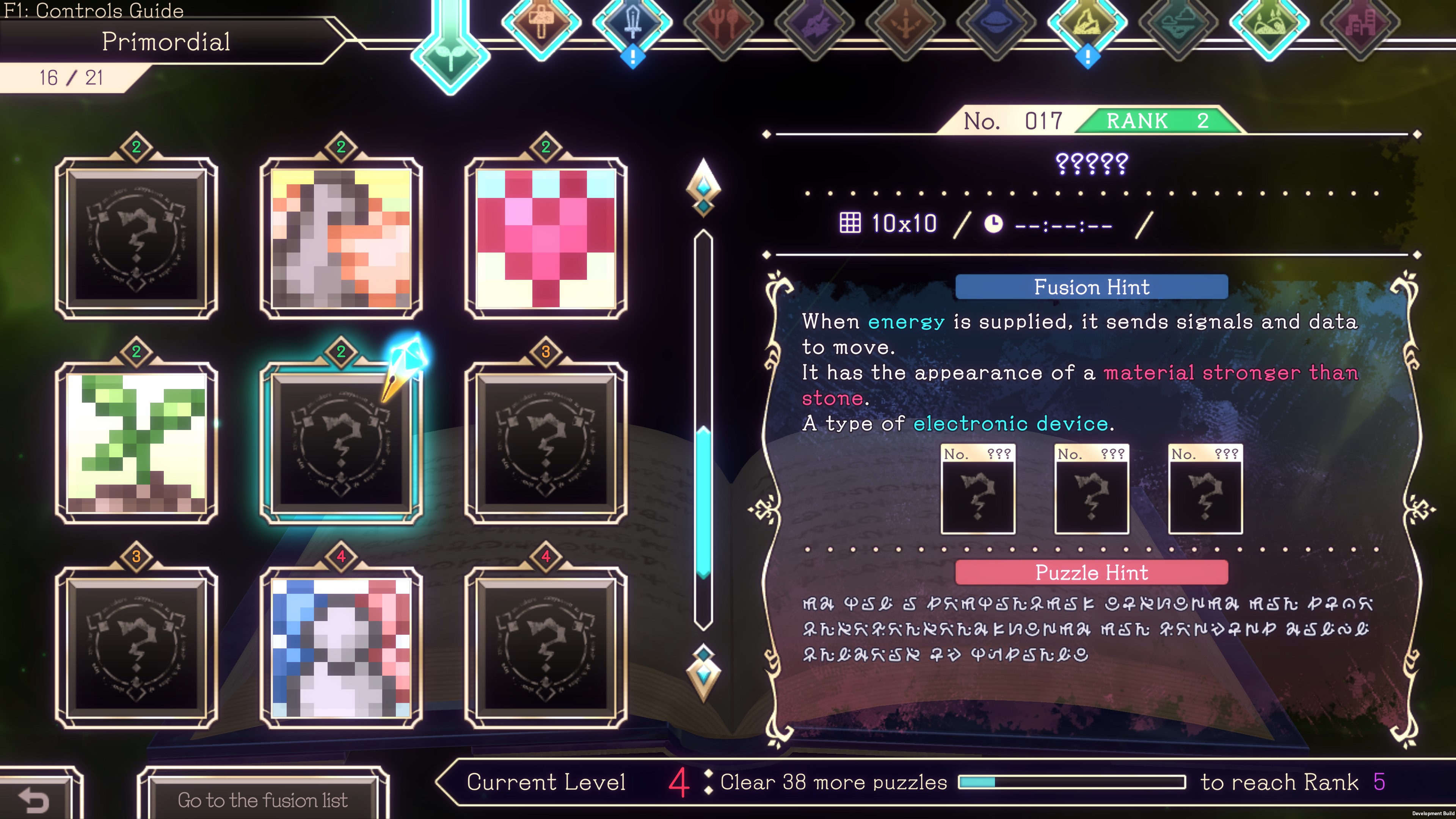Switch to the green hills category tab
The image size is (1456, 819).
click(1269, 23)
